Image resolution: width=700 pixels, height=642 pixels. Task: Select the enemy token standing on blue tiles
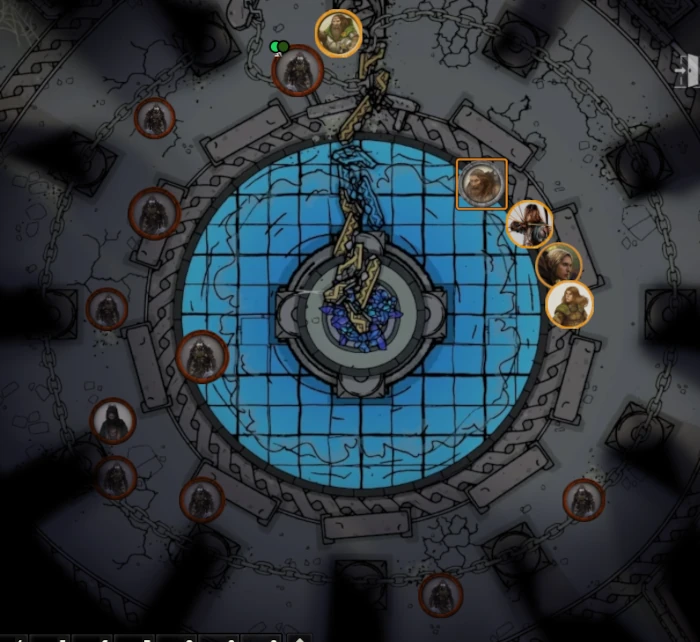(202, 356)
